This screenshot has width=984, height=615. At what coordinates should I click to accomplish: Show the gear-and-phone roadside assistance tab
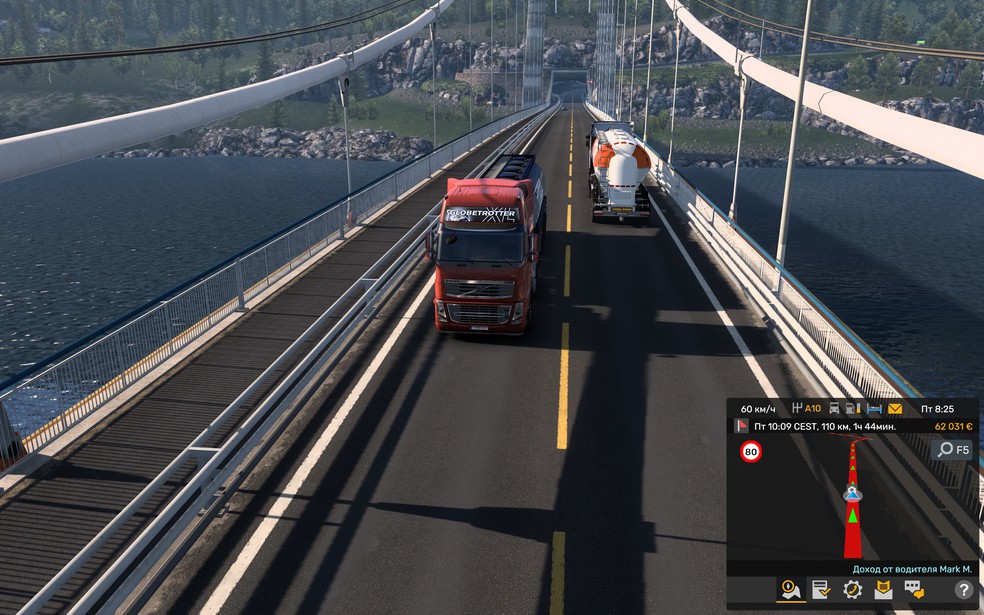point(853,589)
